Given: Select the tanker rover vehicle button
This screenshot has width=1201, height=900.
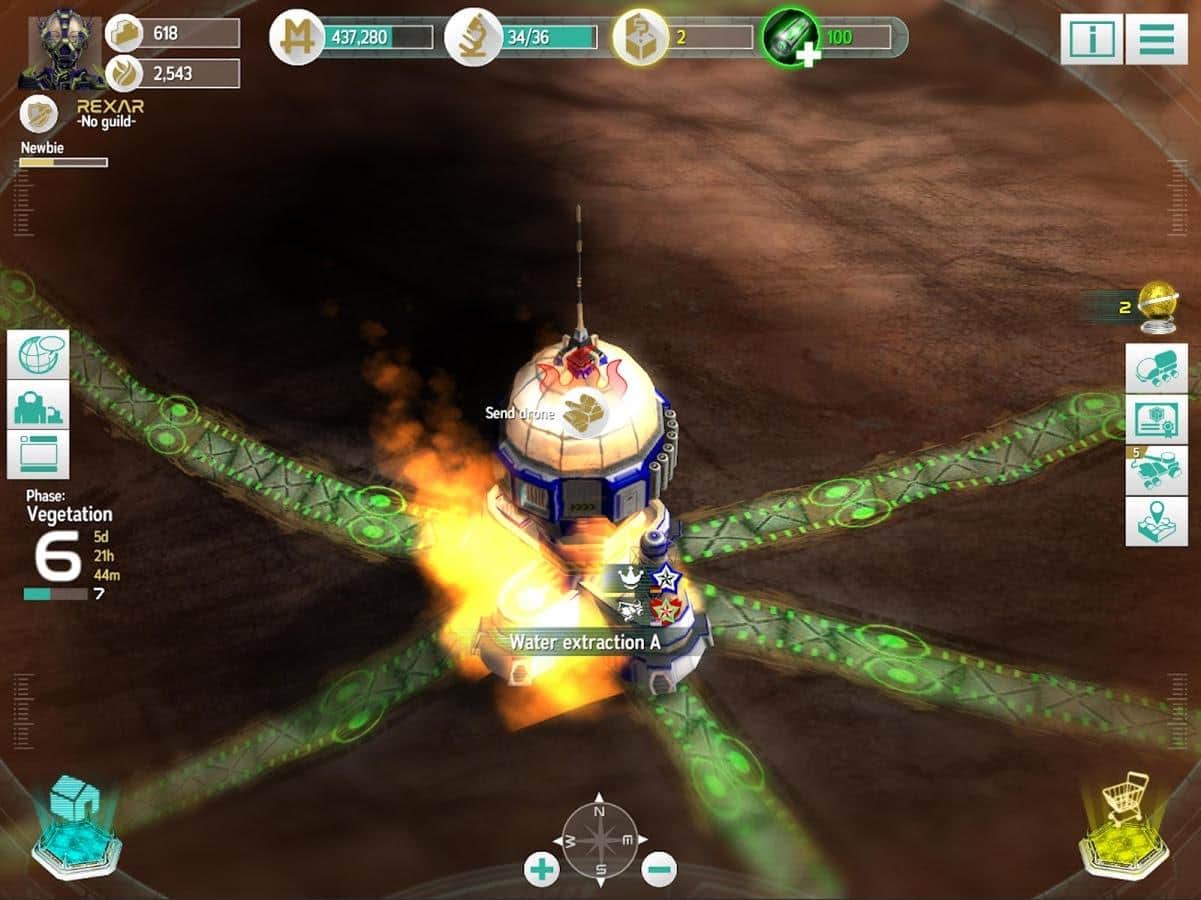Looking at the screenshot, I should point(1156,368).
